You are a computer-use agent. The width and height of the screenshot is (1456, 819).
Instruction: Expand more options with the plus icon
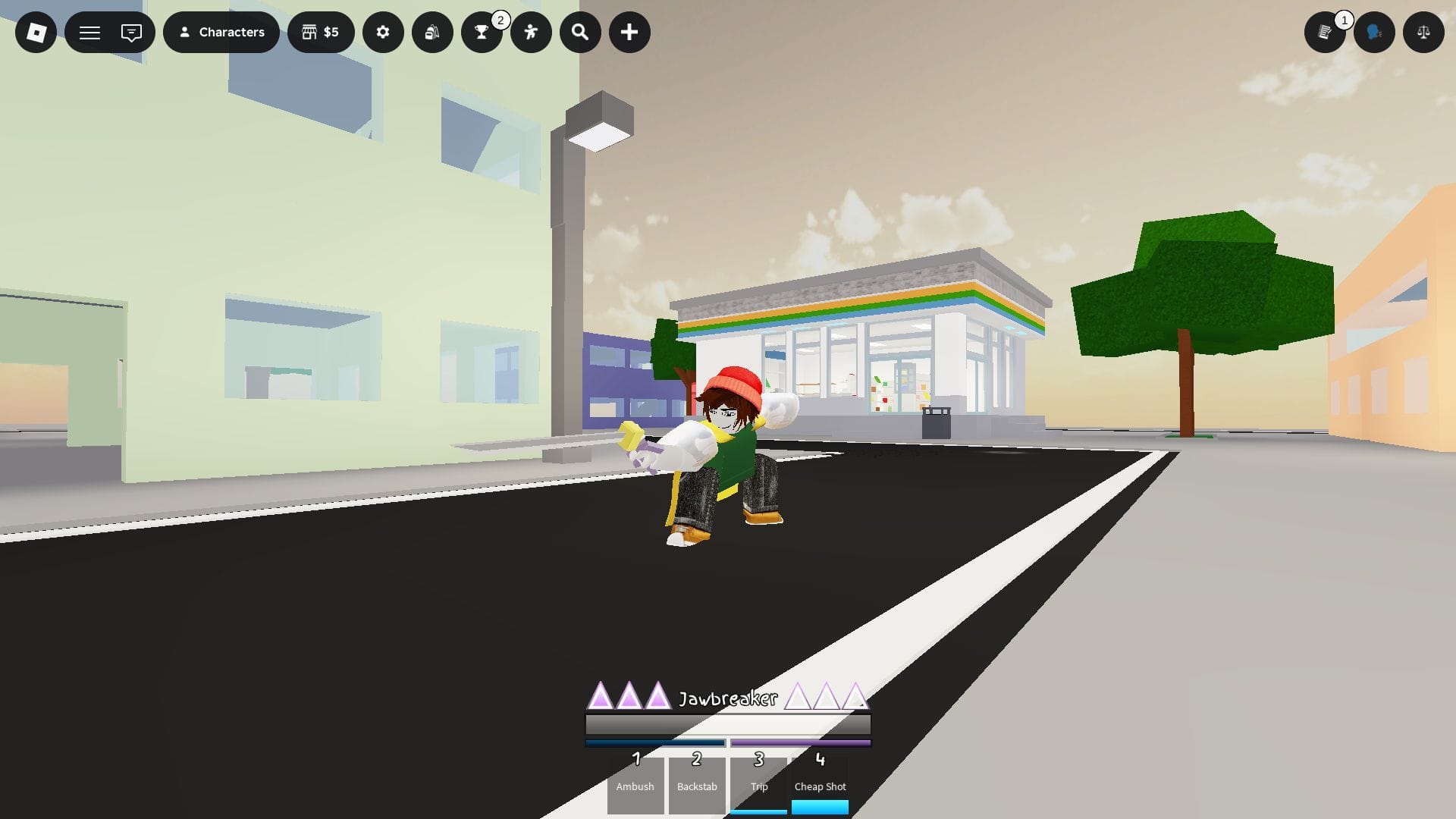[629, 32]
